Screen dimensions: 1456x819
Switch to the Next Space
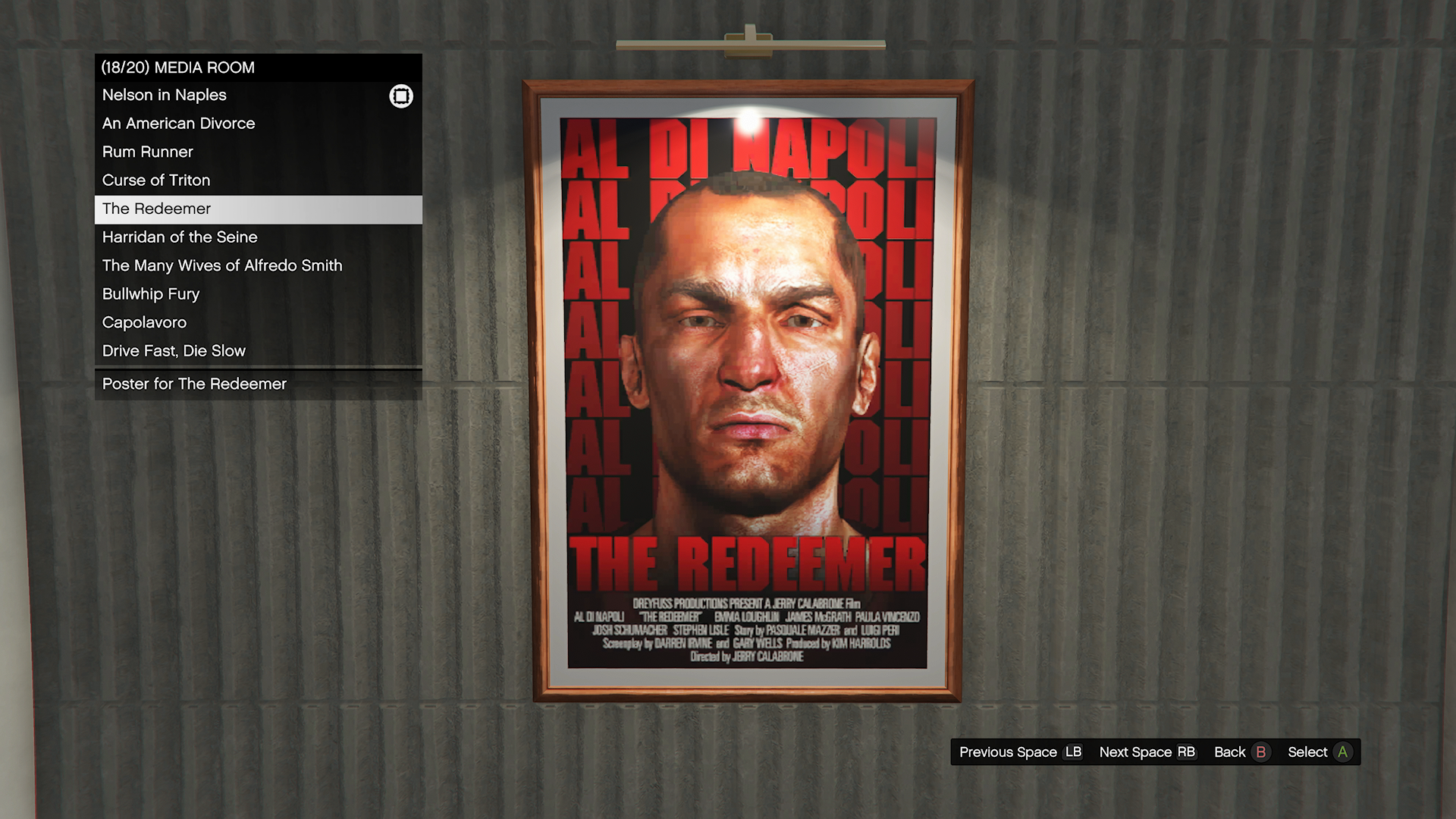click(1147, 752)
